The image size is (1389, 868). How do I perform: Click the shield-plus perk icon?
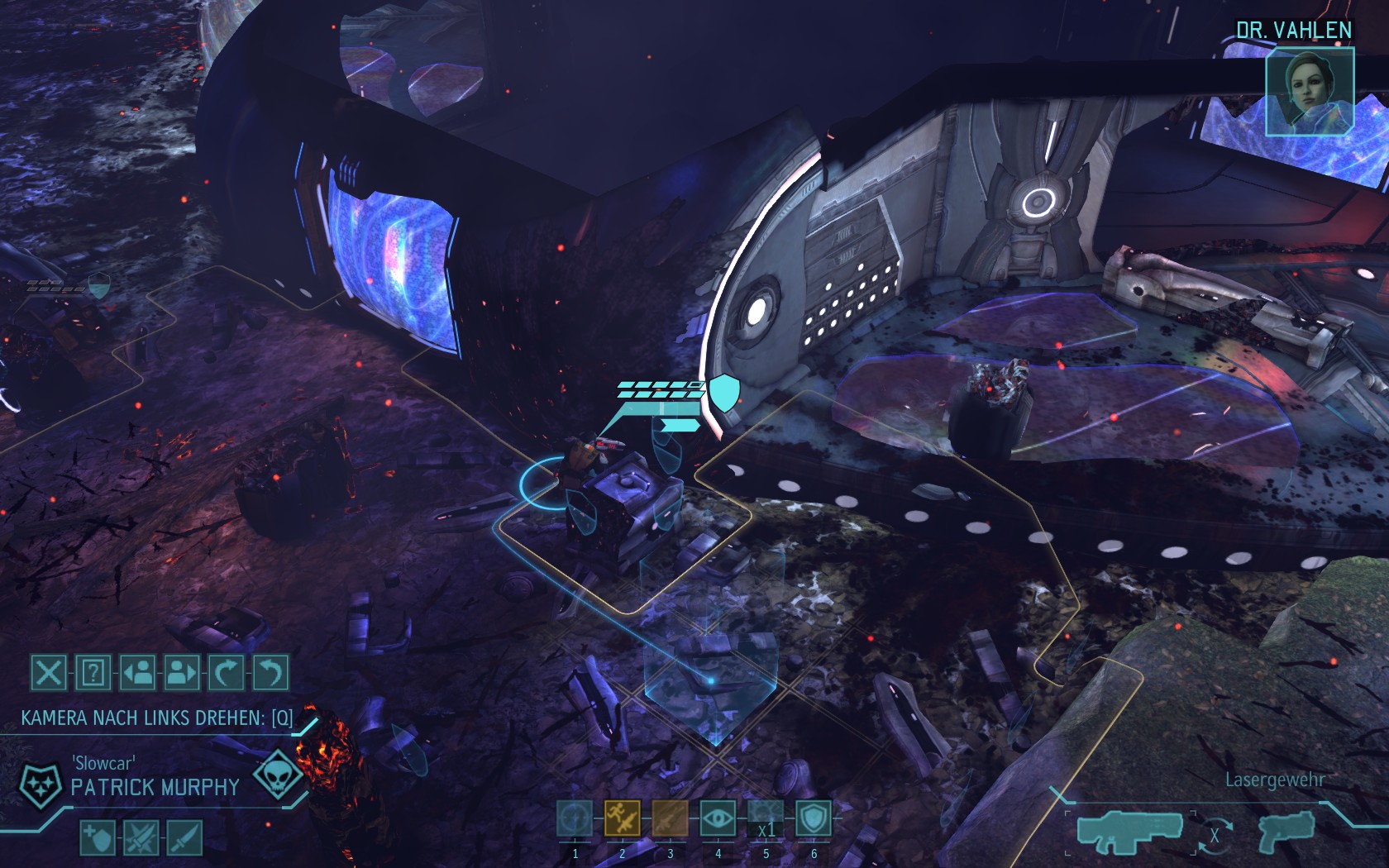point(98,837)
